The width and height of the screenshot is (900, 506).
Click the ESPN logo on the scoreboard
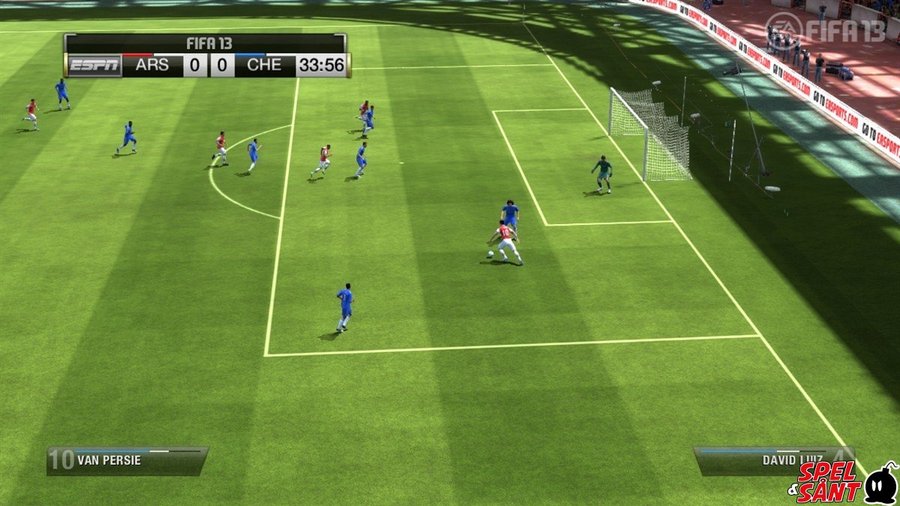point(94,66)
